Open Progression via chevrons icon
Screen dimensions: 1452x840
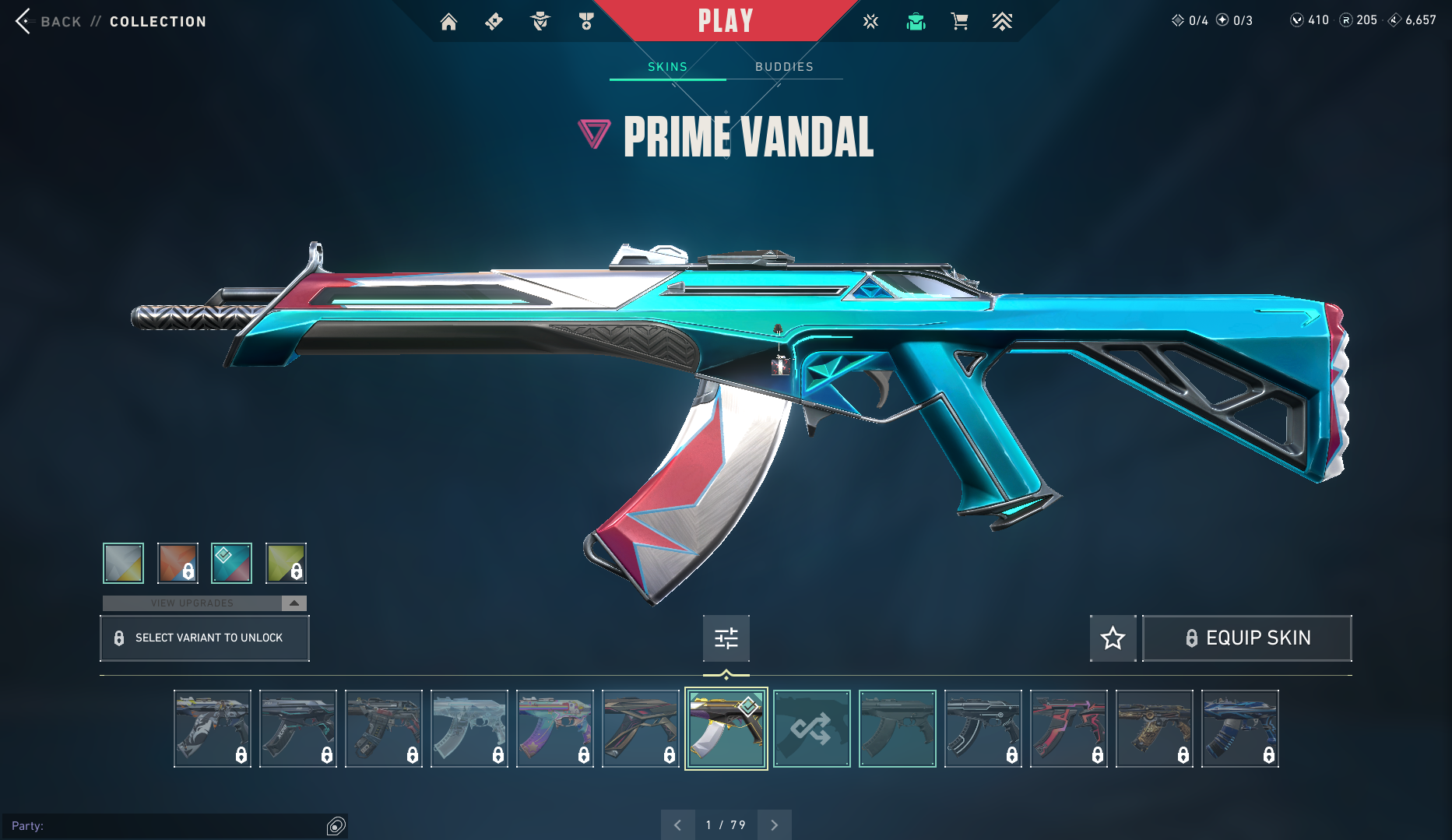pos(1003,21)
